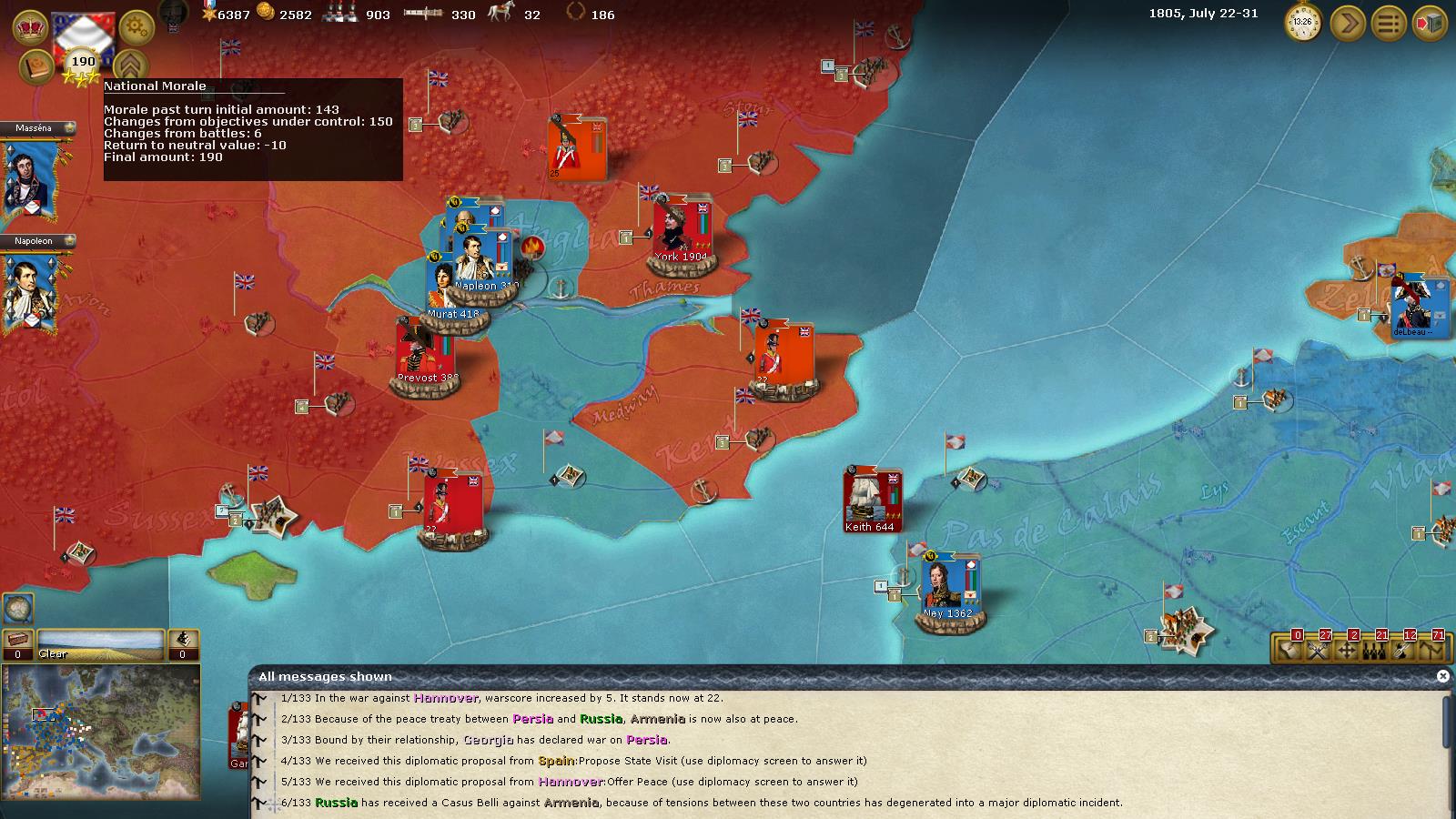Select the Georgia war declaration message
This screenshot has width=1456, height=819.
pos(491,740)
